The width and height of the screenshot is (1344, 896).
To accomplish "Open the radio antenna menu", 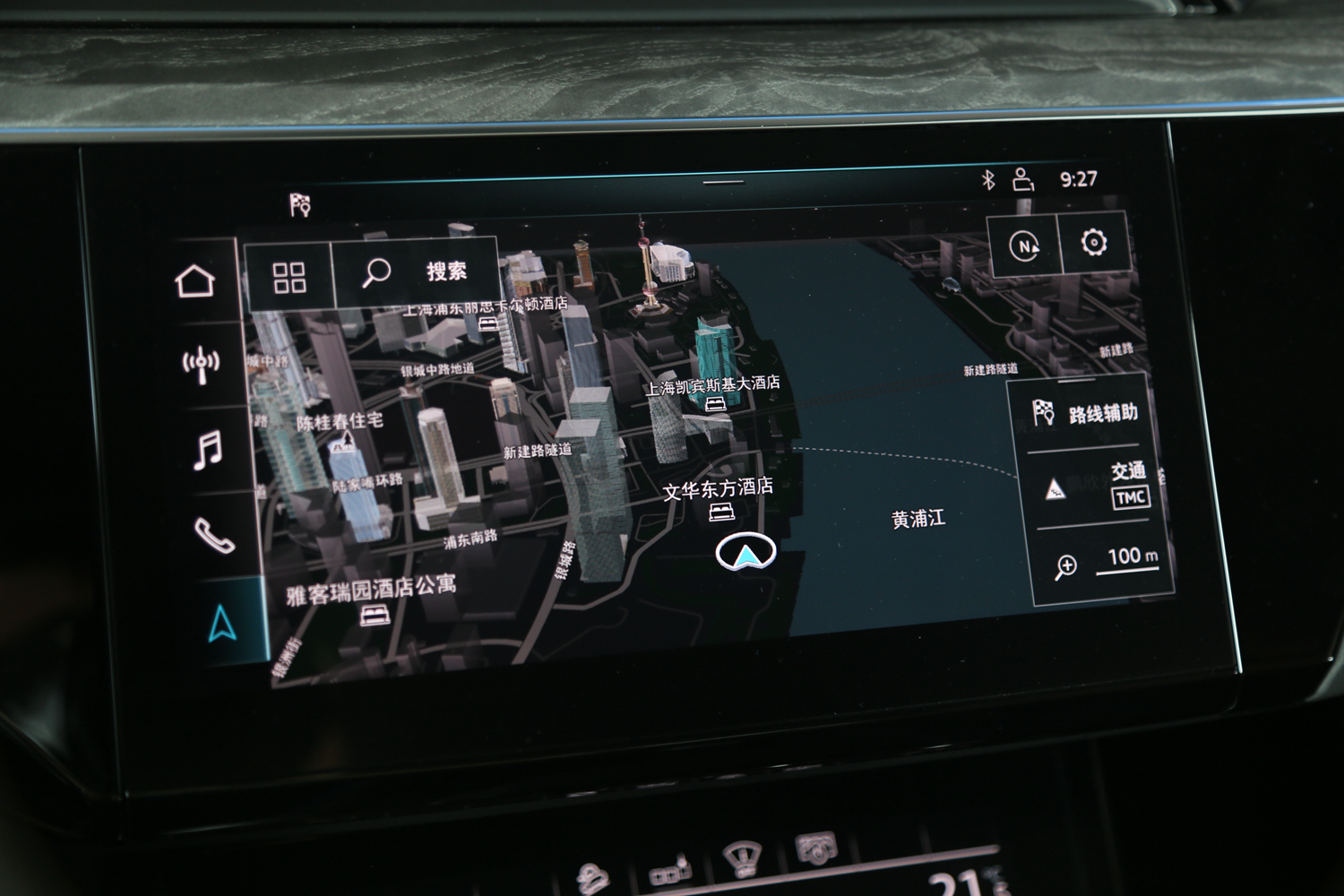I will coord(201,364).
